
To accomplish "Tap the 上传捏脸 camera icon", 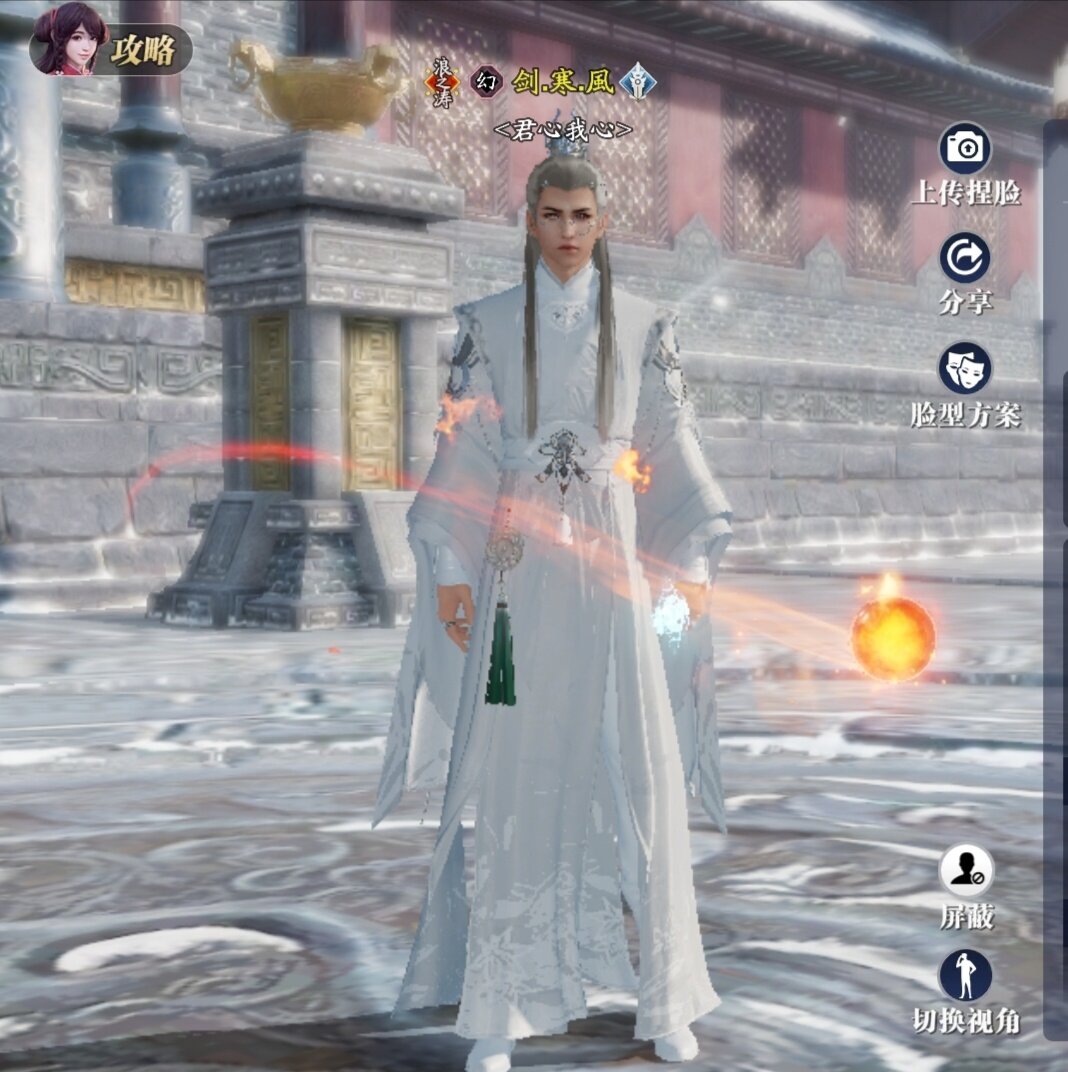I will point(965,149).
